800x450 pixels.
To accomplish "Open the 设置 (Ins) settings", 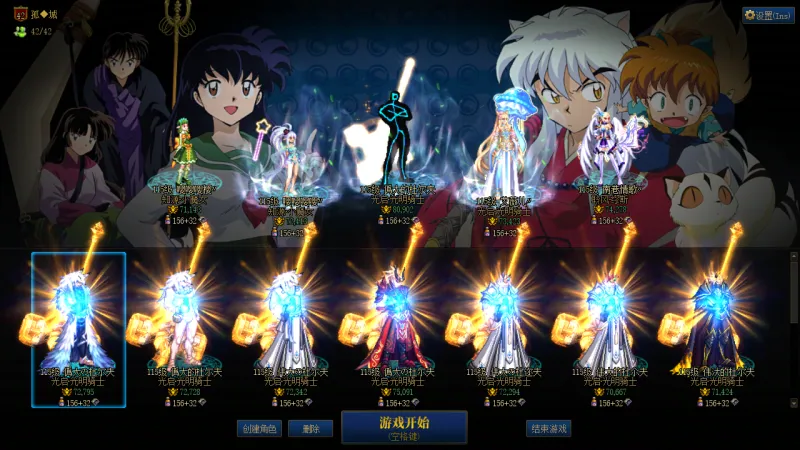I will [768, 16].
